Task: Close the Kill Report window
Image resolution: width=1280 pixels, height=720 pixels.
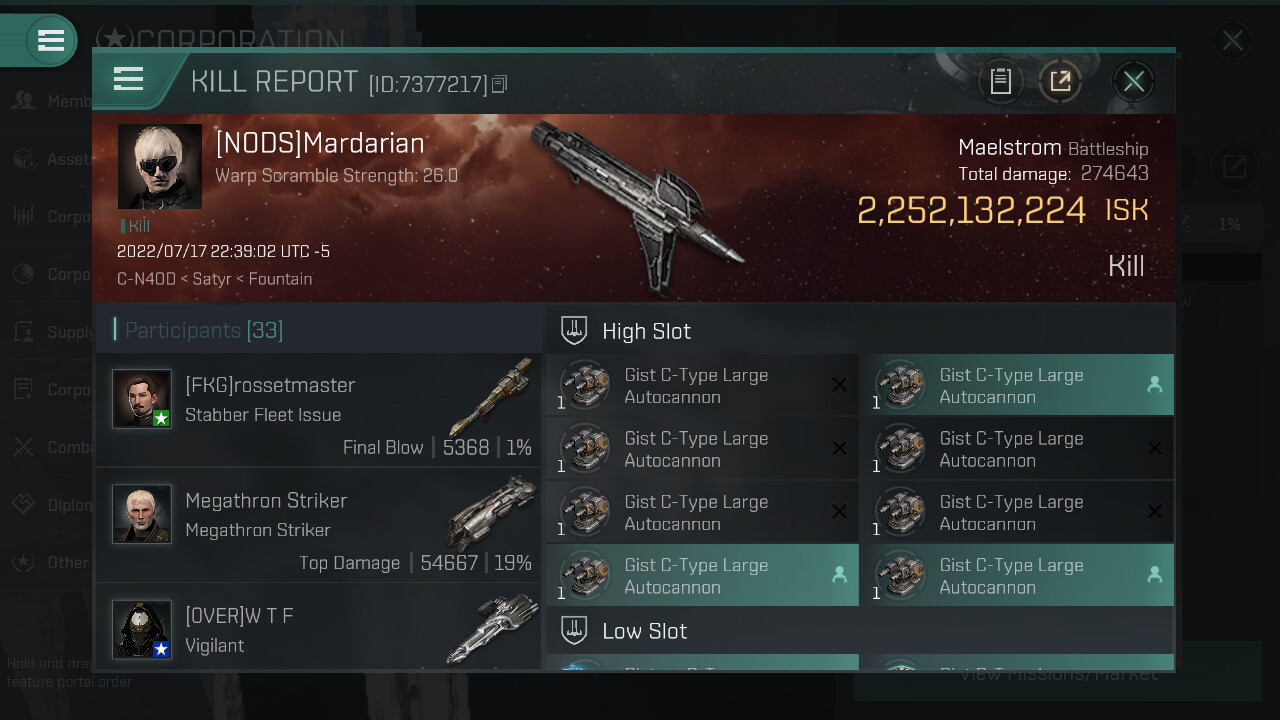Action: (x=1133, y=82)
